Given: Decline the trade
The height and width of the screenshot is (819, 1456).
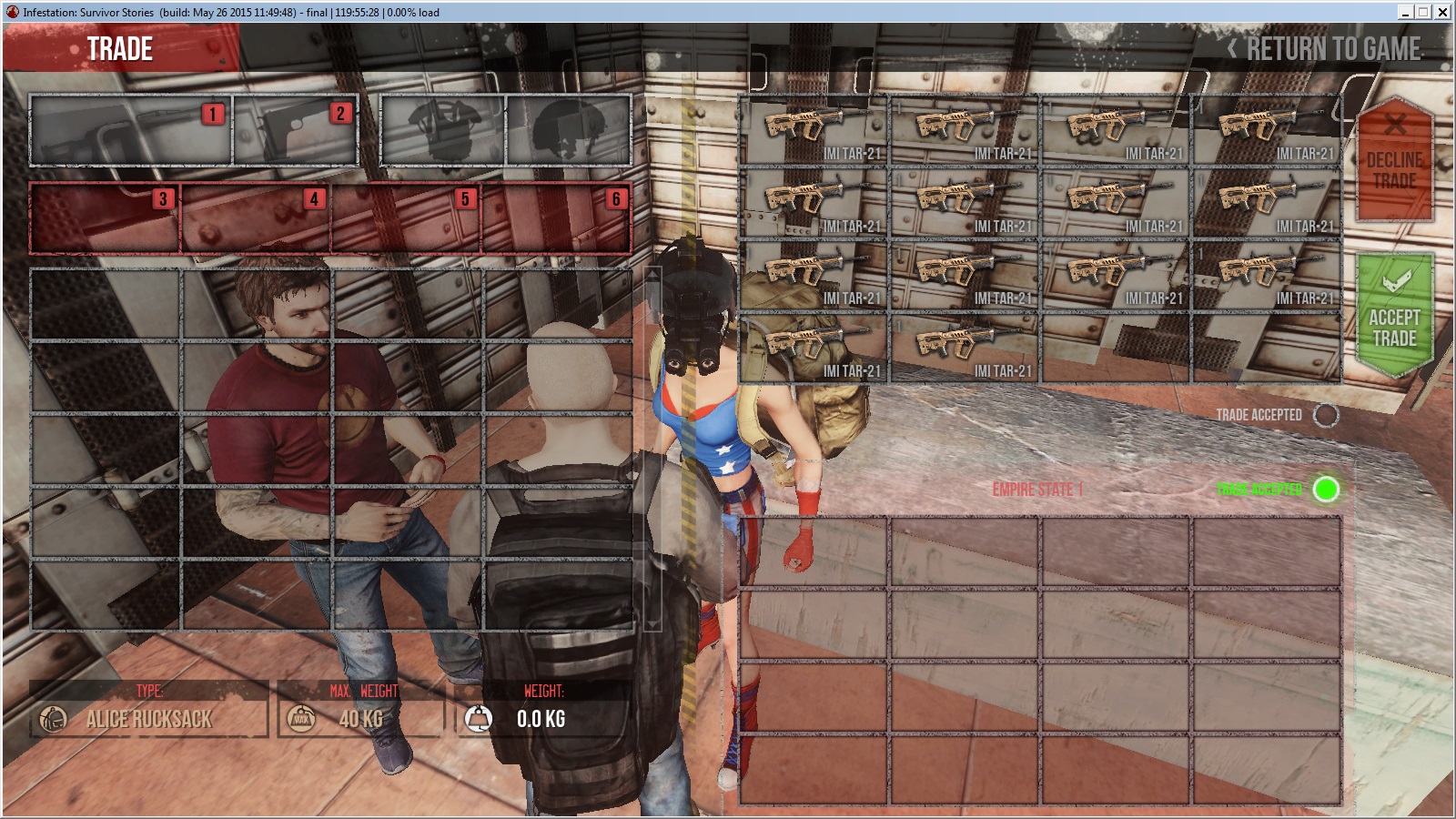Looking at the screenshot, I should [x=1394, y=160].
